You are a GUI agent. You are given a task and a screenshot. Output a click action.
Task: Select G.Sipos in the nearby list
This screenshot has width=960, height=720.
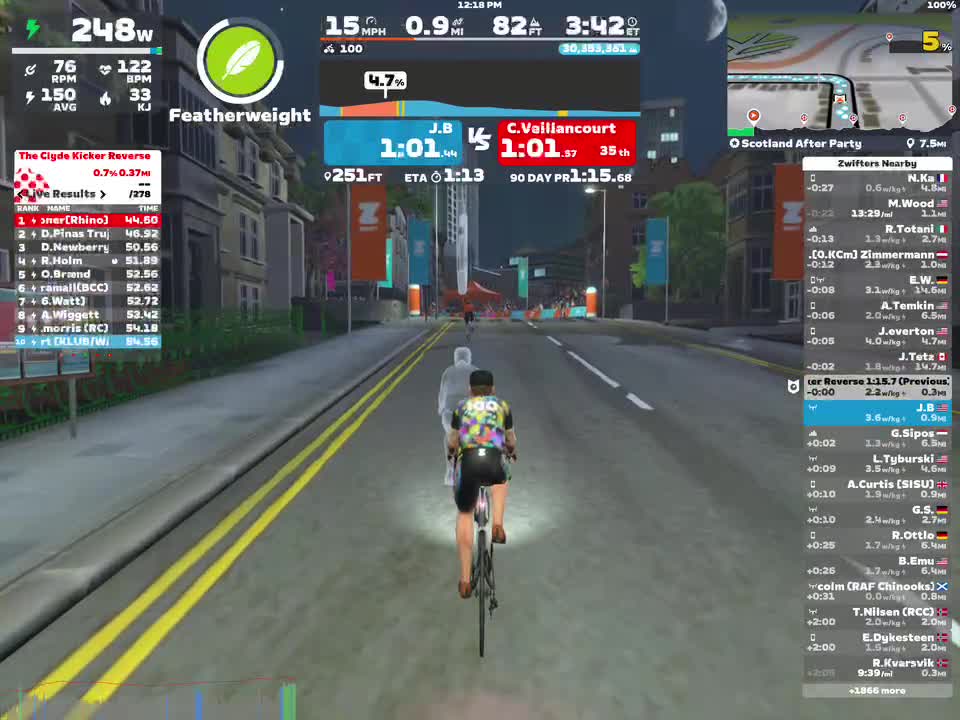[x=877, y=438]
